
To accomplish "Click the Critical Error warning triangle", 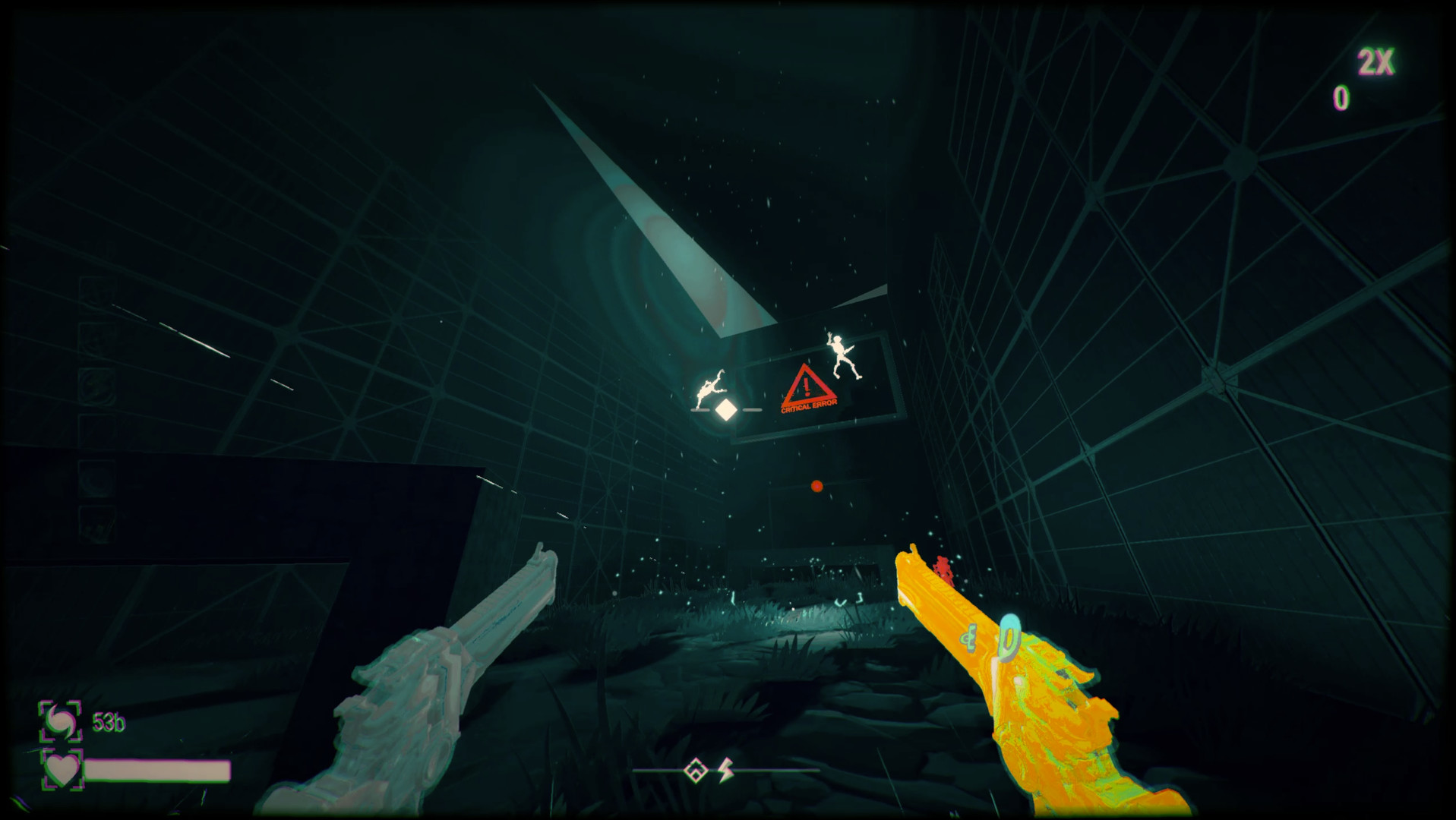I will pyautogui.click(x=807, y=387).
